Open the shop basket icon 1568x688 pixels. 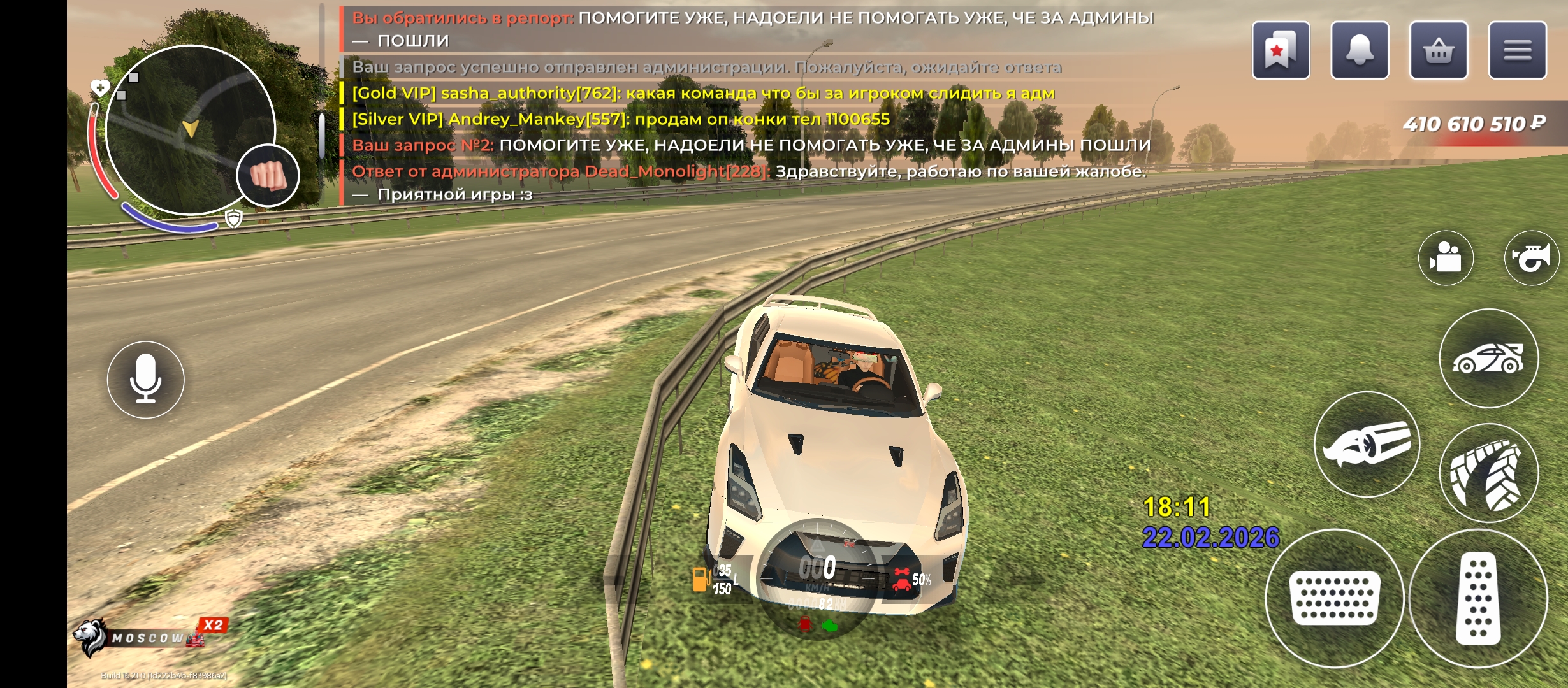[1439, 50]
